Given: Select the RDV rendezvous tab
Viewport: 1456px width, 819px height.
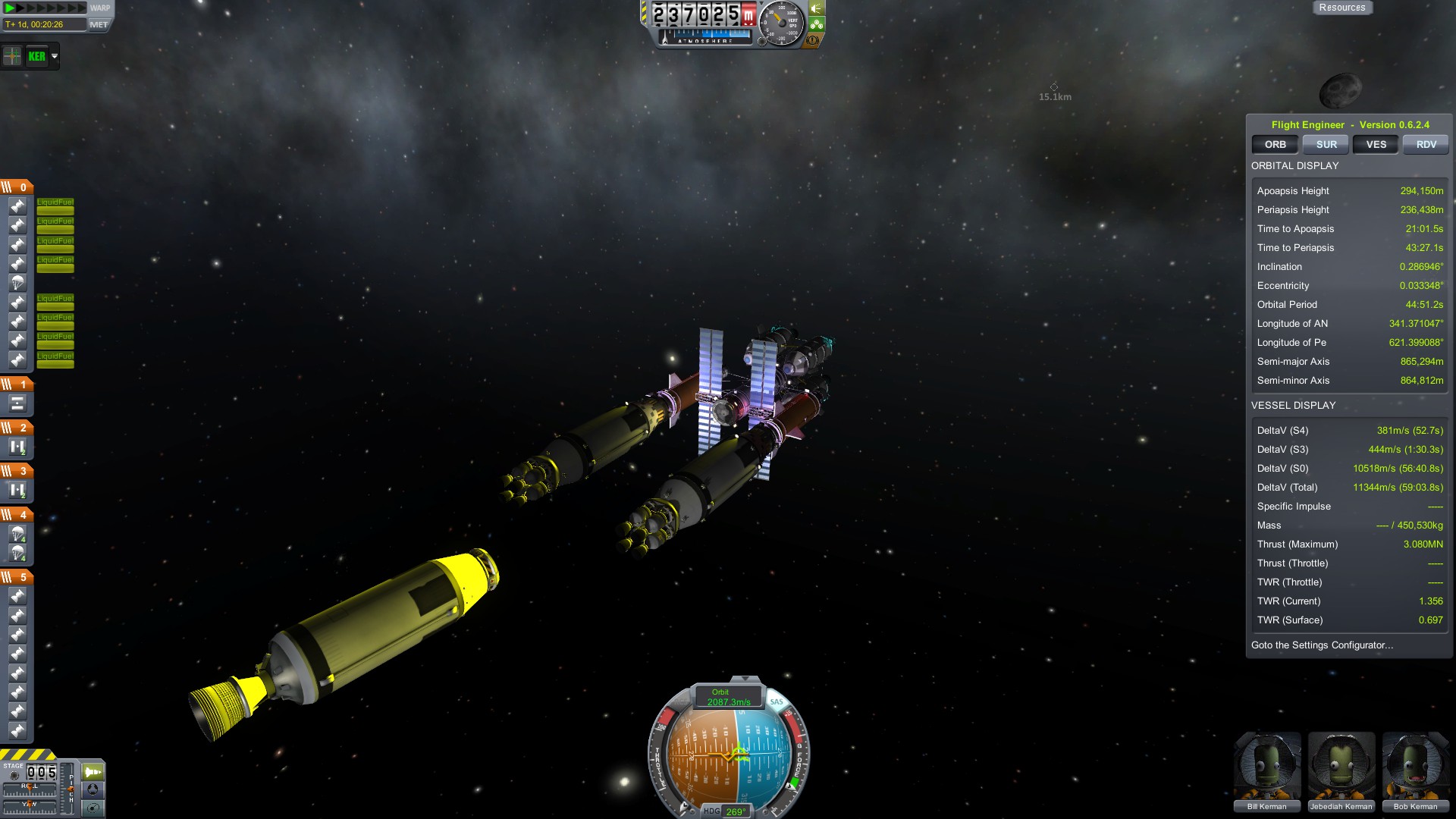Looking at the screenshot, I should pyautogui.click(x=1426, y=144).
